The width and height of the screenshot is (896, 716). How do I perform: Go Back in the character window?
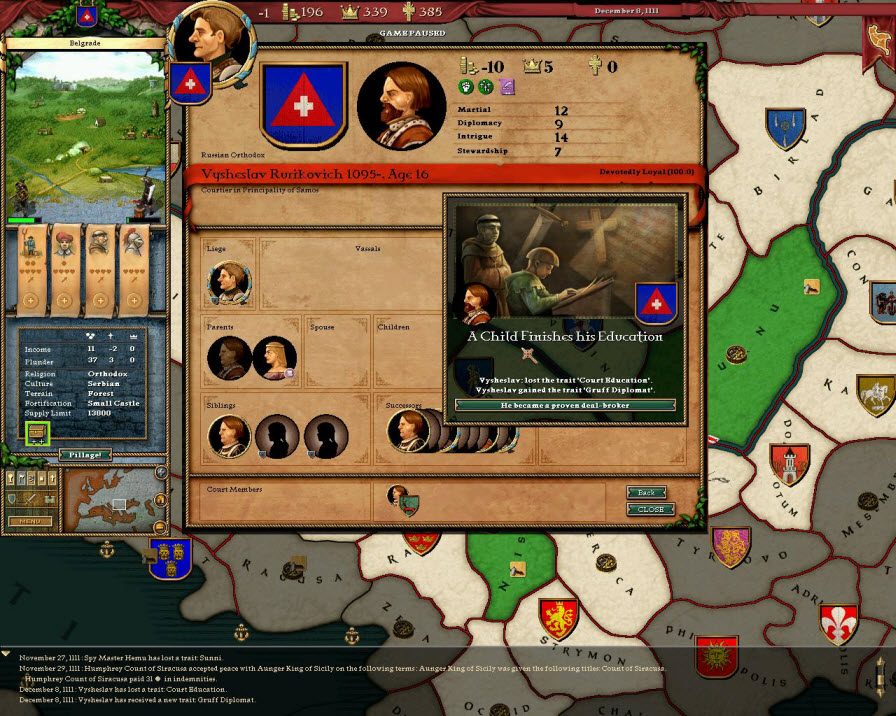pos(647,493)
